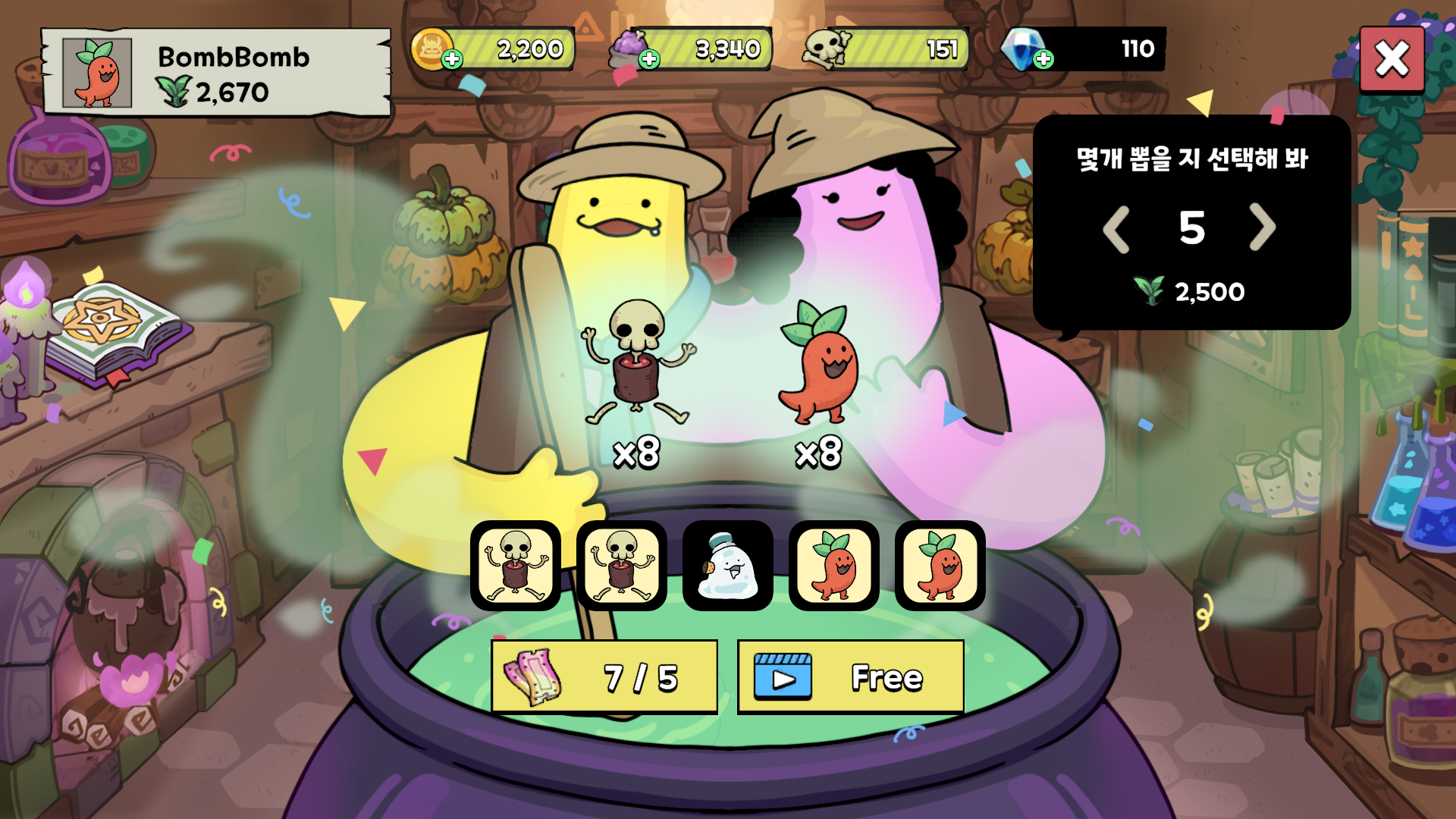This screenshot has height=819, width=1456.
Task: Spend tickets using the 7 / 5 button
Action: tap(603, 676)
